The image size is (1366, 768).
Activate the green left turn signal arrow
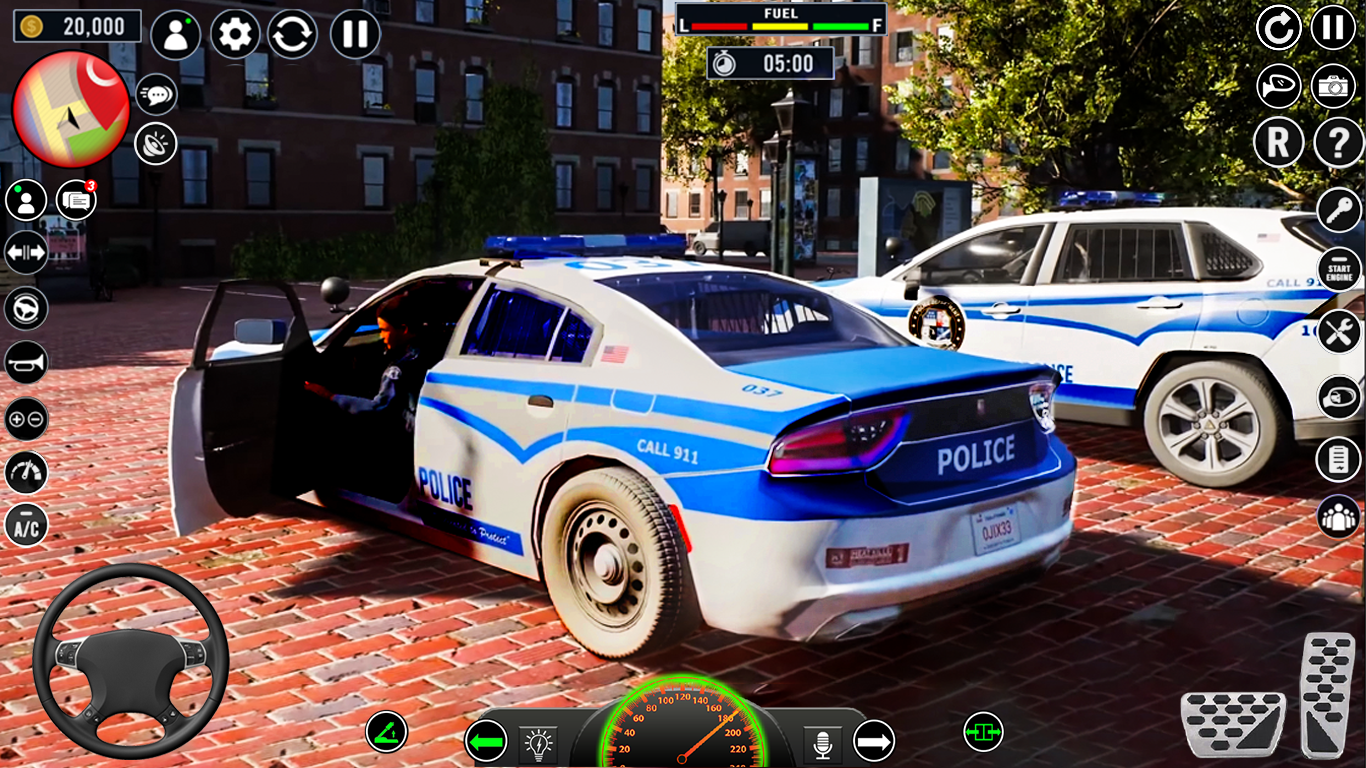pyautogui.click(x=486, y=741)
